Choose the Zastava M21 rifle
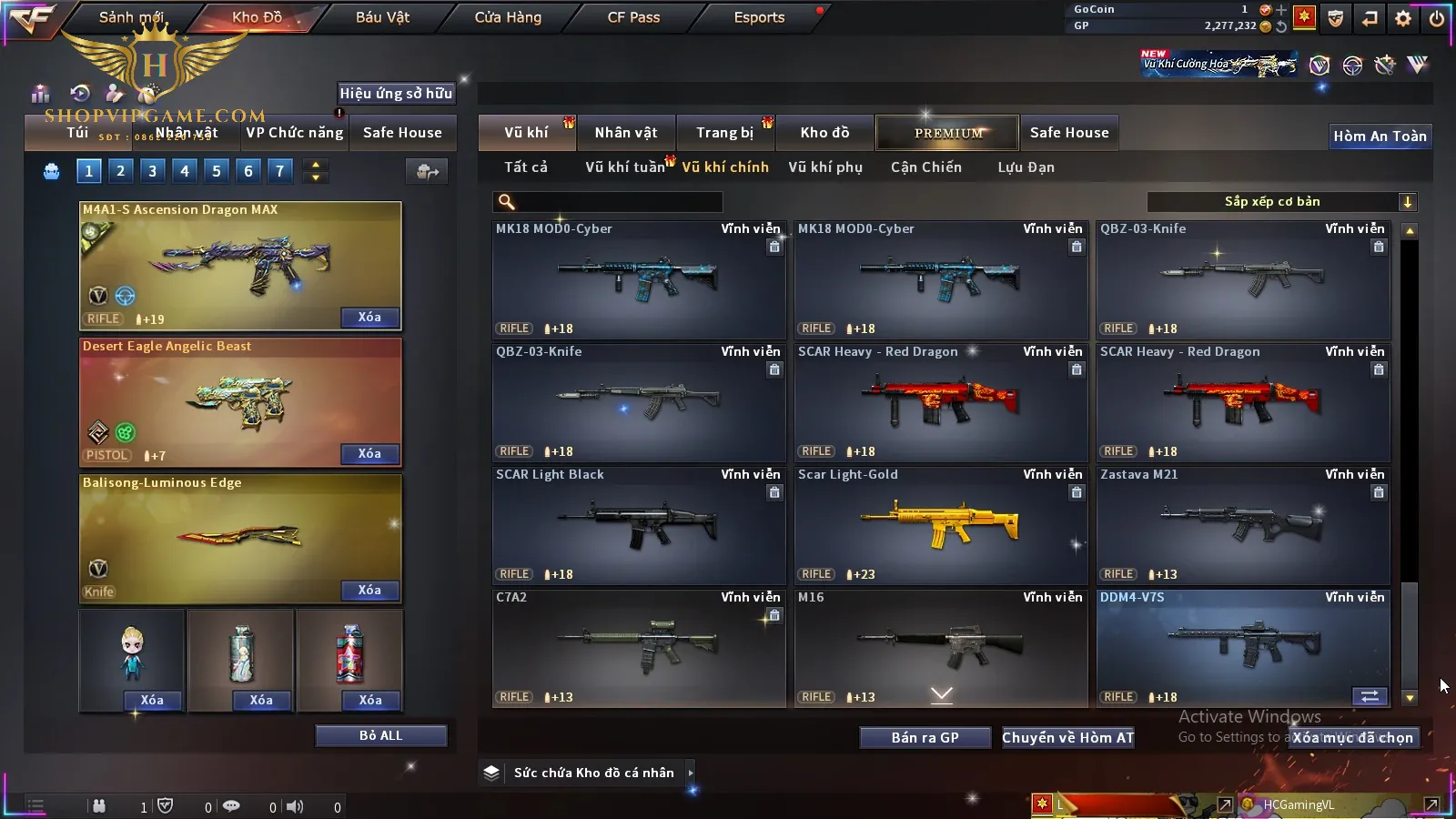Screen dimensions: 1456x819 [1243, 525]
